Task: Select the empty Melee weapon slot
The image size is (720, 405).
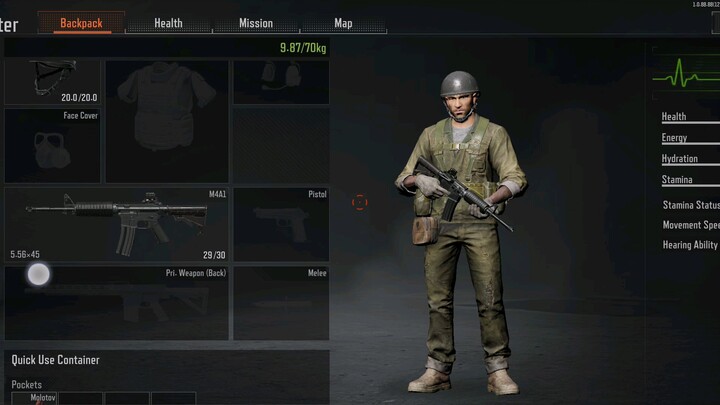Action: click(281, 302)
